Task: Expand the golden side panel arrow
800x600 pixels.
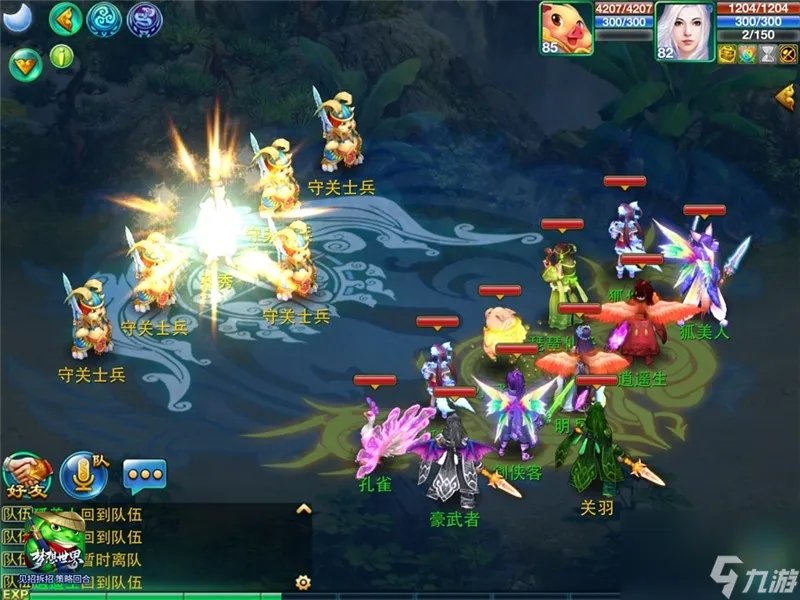Action: 785,98
